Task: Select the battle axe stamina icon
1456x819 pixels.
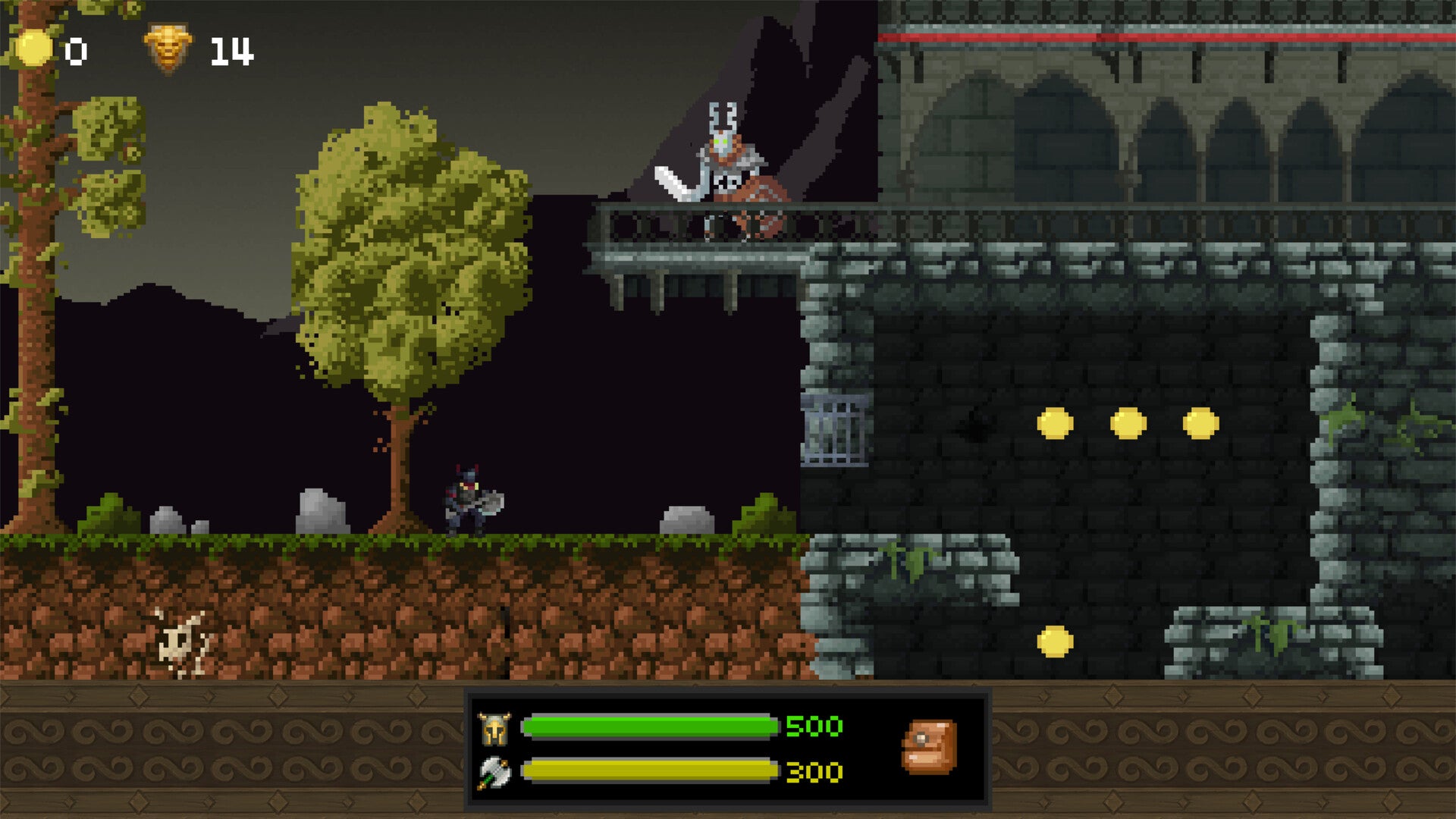Action: (x=494, y=773)
